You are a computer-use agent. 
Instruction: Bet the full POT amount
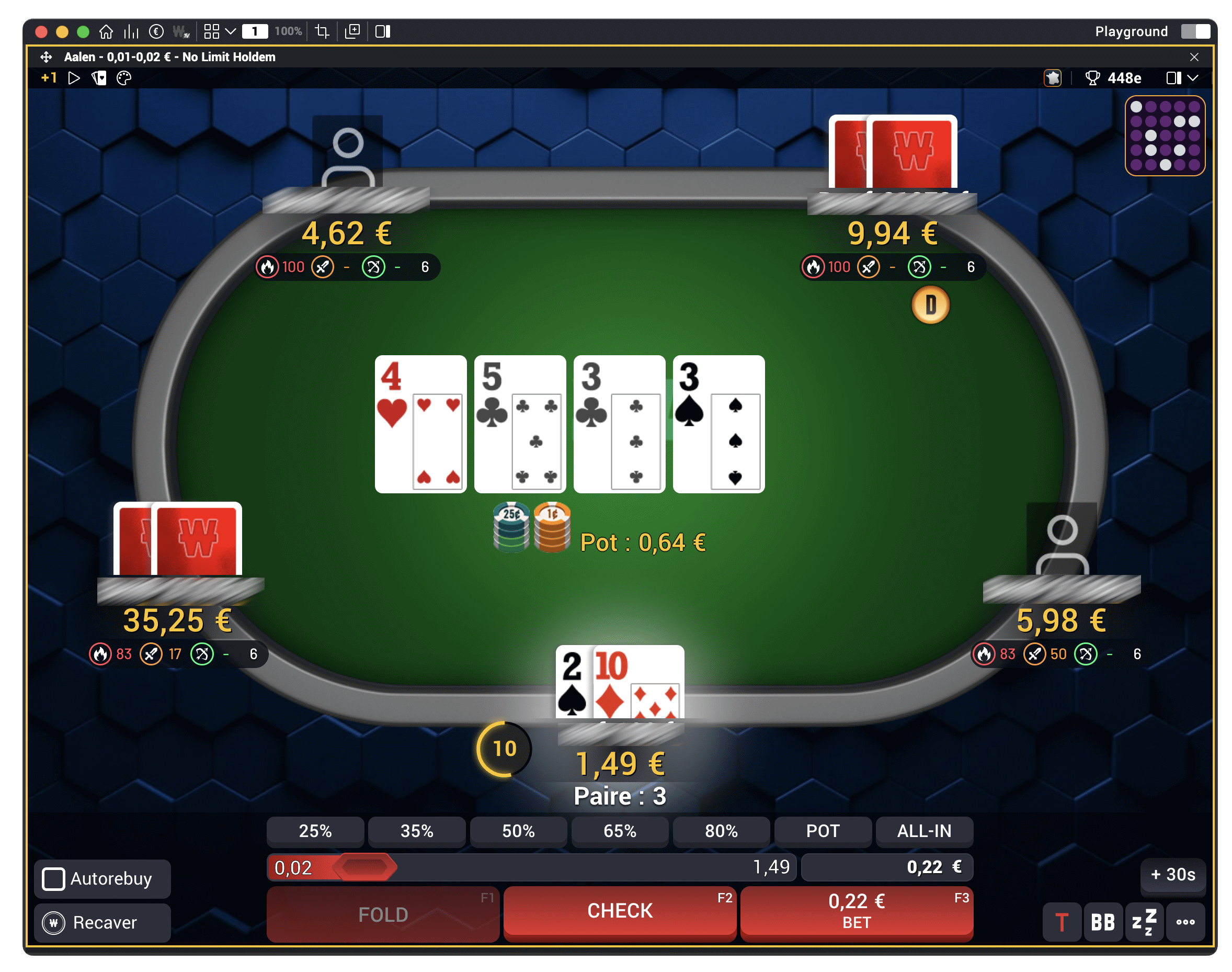coord(823,831)
